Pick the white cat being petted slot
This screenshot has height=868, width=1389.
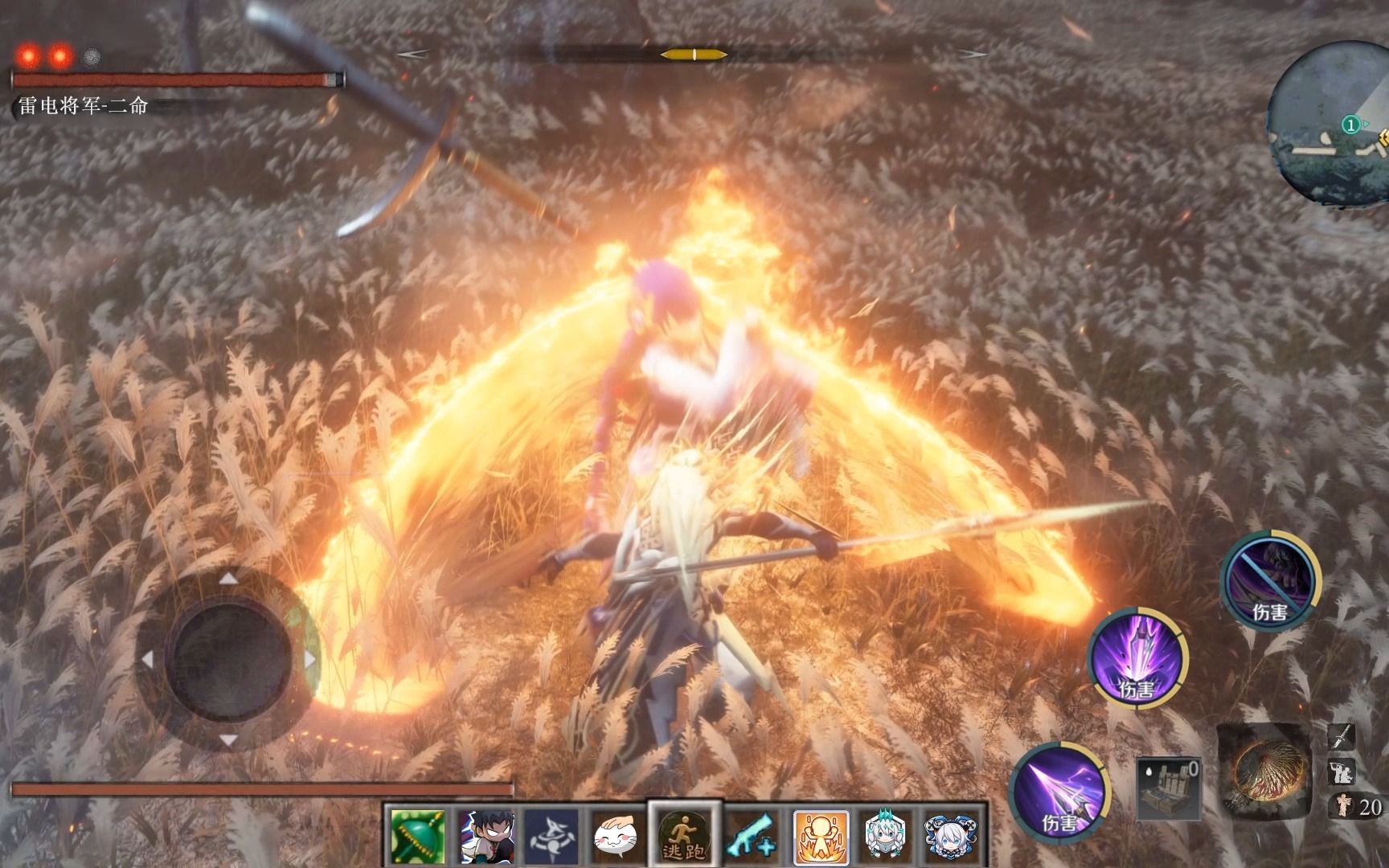[617, 837]
